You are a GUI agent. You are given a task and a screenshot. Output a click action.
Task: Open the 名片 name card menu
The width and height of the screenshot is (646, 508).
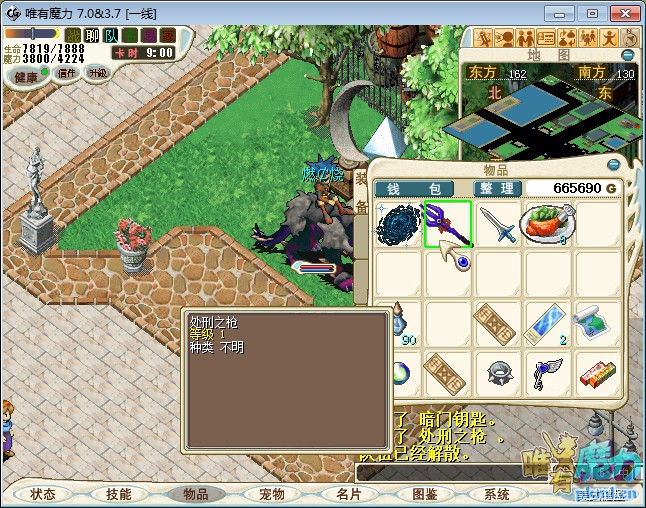[348, 494]
